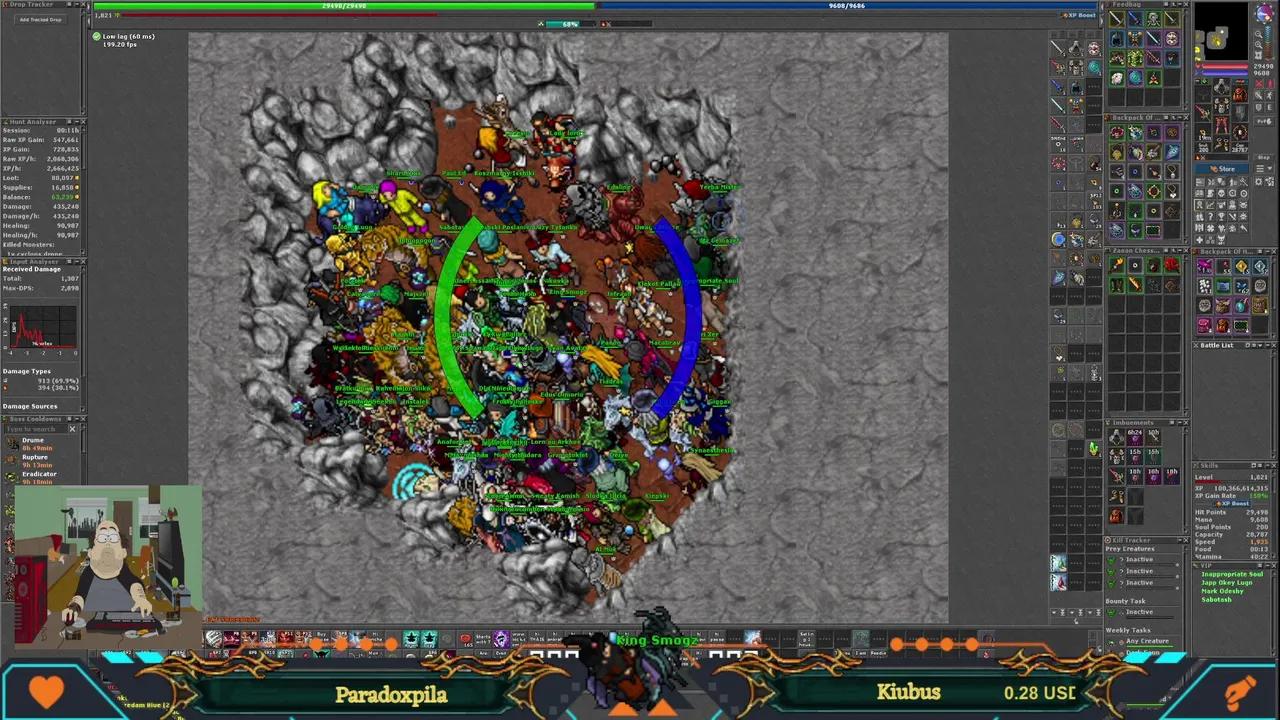Toggle the Bounty Task activation icon
Image resolution: width=1280 pixels, height=720 pixels.
(1112, 612)
